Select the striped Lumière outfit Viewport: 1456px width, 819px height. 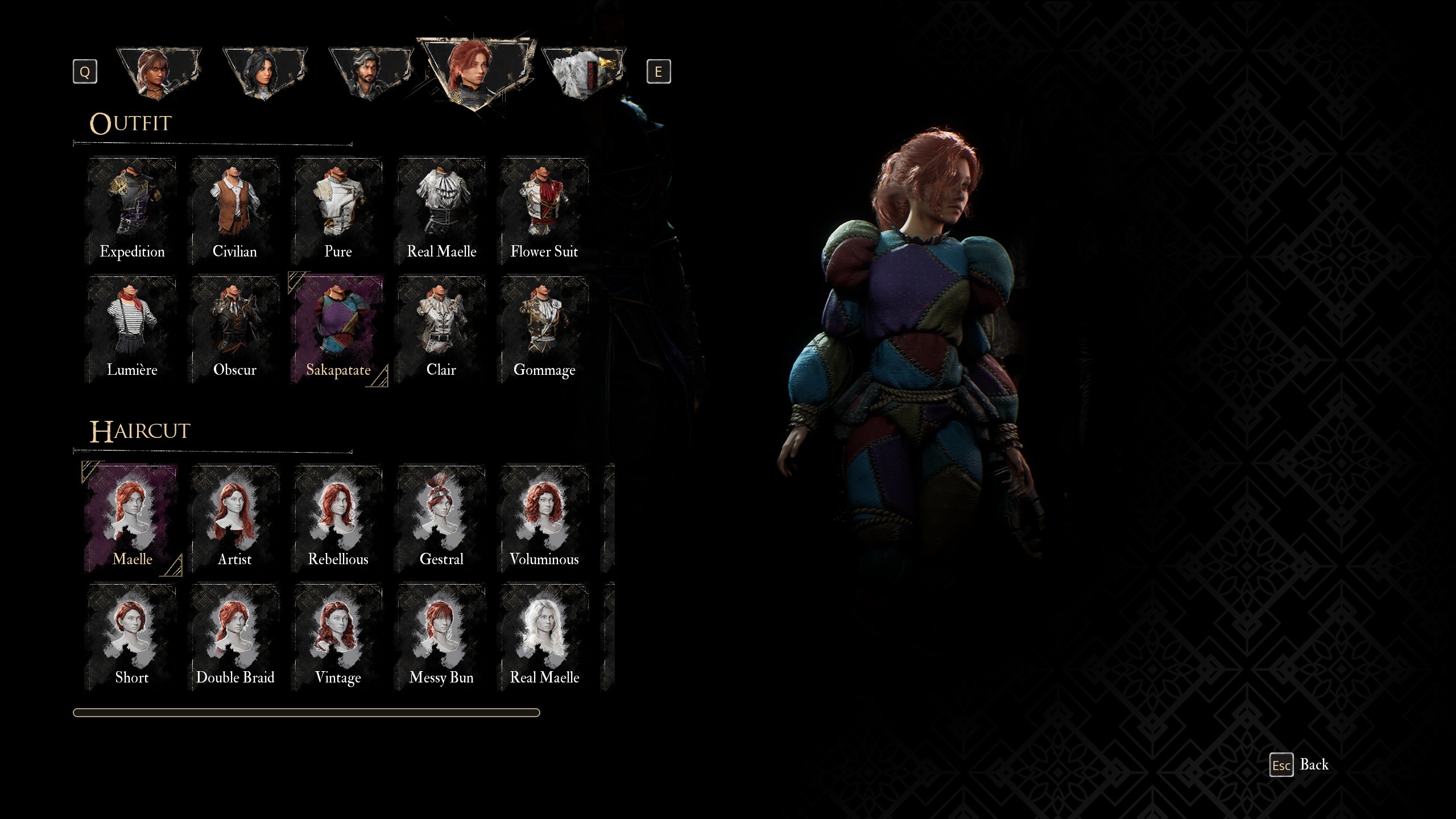(x=132, y=330)
